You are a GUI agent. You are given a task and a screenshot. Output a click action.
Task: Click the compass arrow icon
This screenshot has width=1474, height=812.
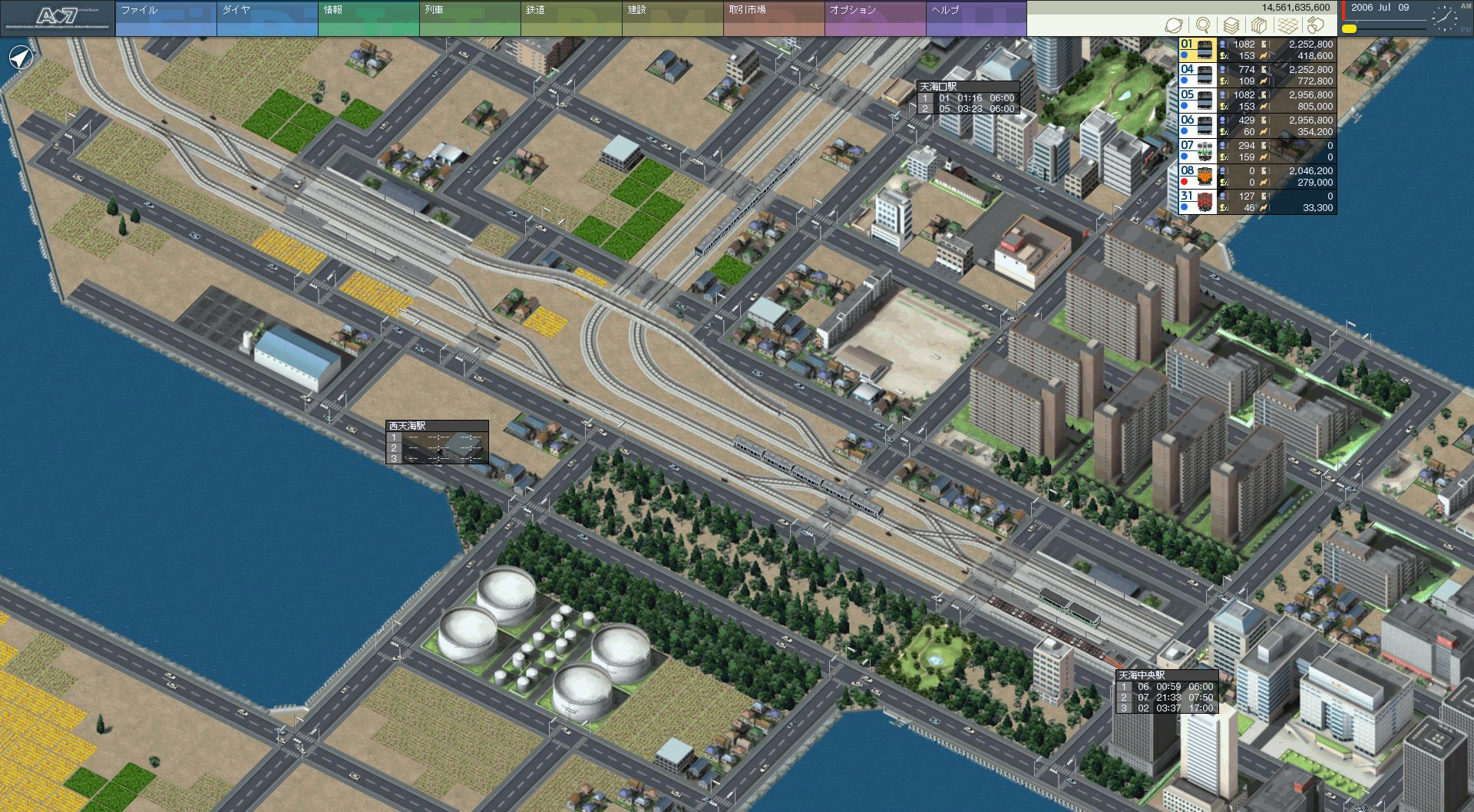(21, 58)
